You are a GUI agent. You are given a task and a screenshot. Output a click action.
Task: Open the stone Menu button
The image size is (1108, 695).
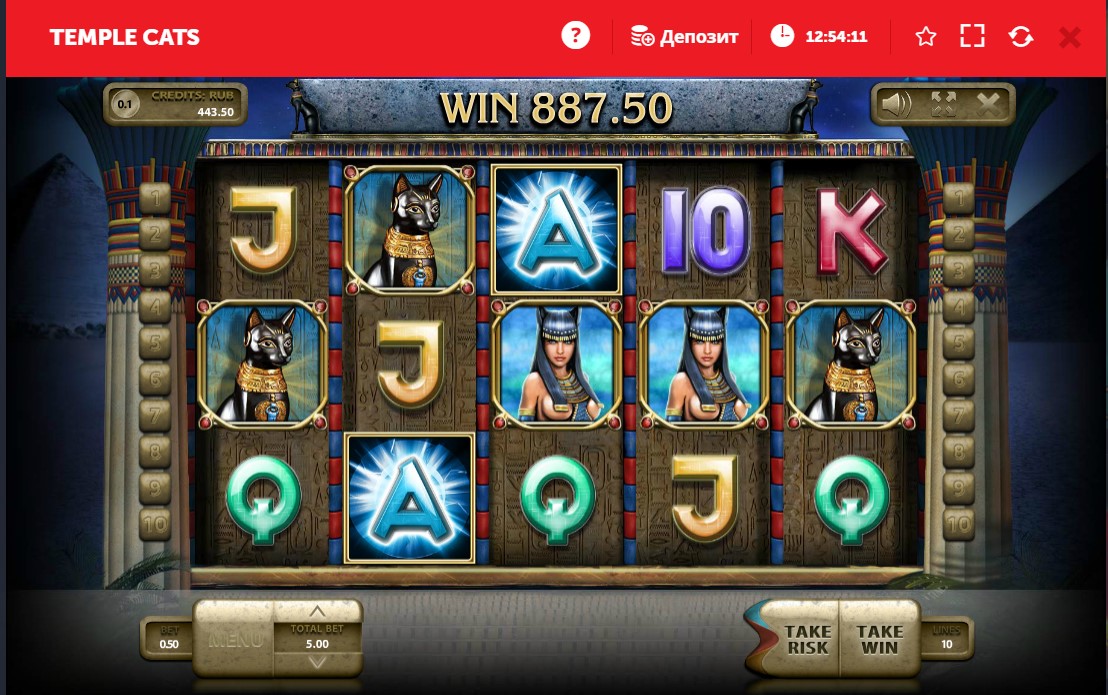point(238,639)
